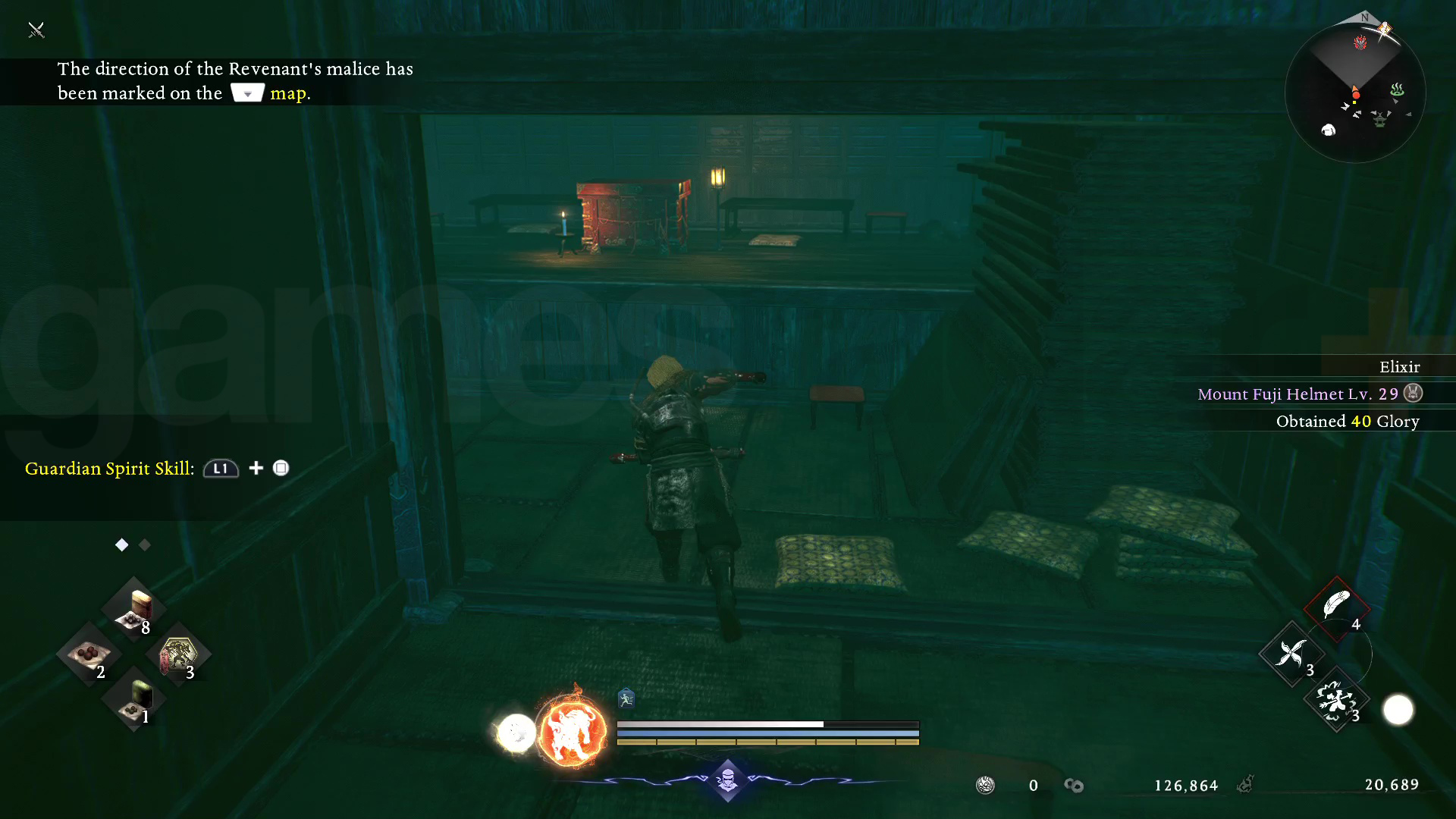This screenshot has height=819, width=1456.
Task: Click the Elixir pickup entry in the loot list
Action: (1399, 367)
